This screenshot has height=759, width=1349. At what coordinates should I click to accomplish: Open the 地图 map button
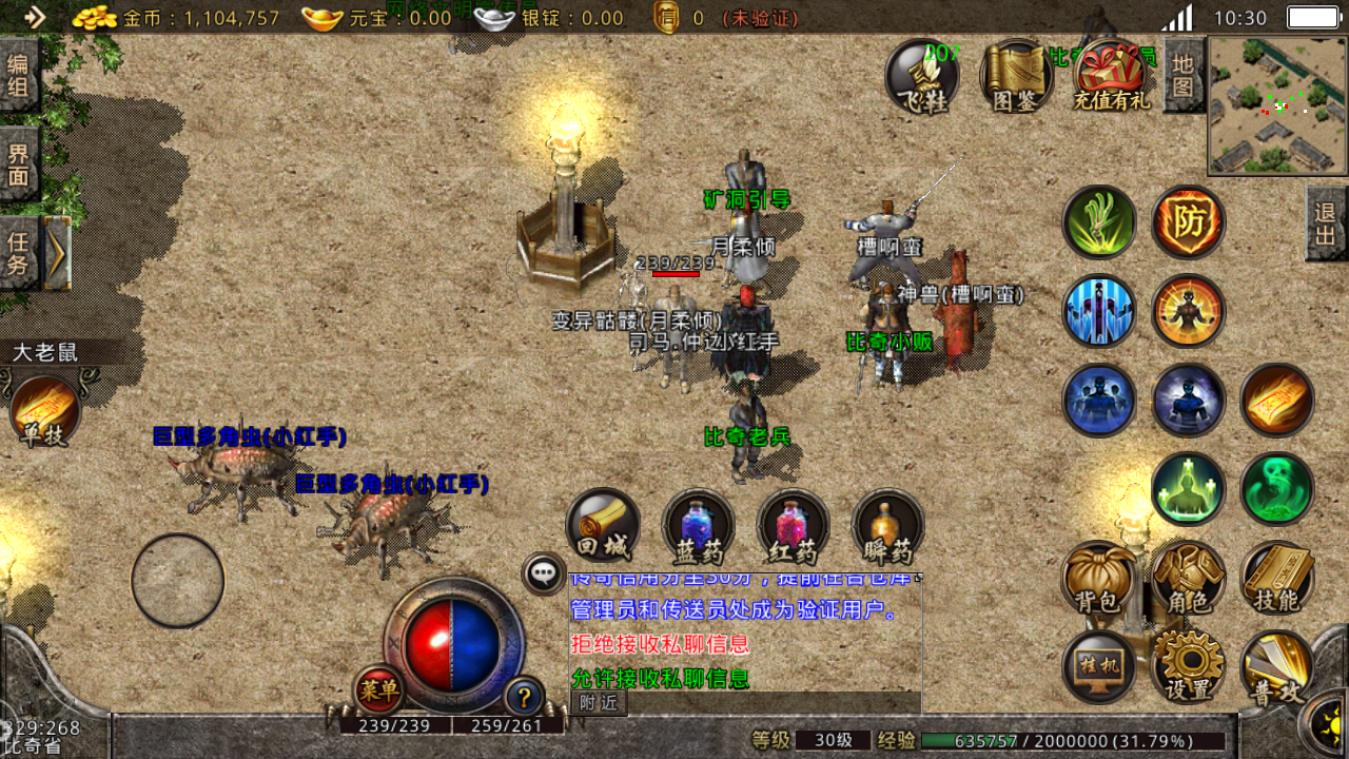point(1183,75)
